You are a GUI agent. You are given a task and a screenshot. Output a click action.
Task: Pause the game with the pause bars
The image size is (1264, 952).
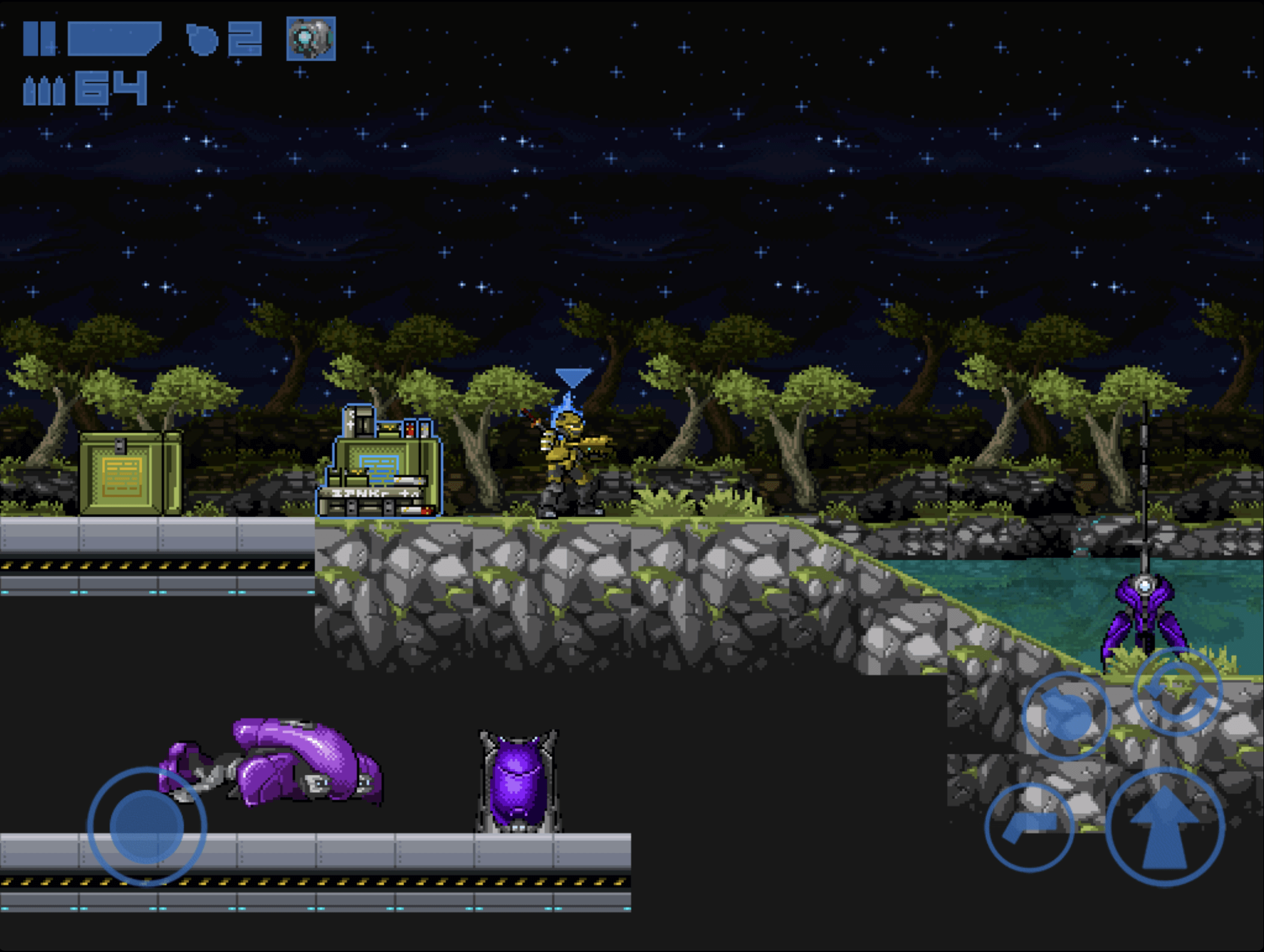[x=39, y=39]
